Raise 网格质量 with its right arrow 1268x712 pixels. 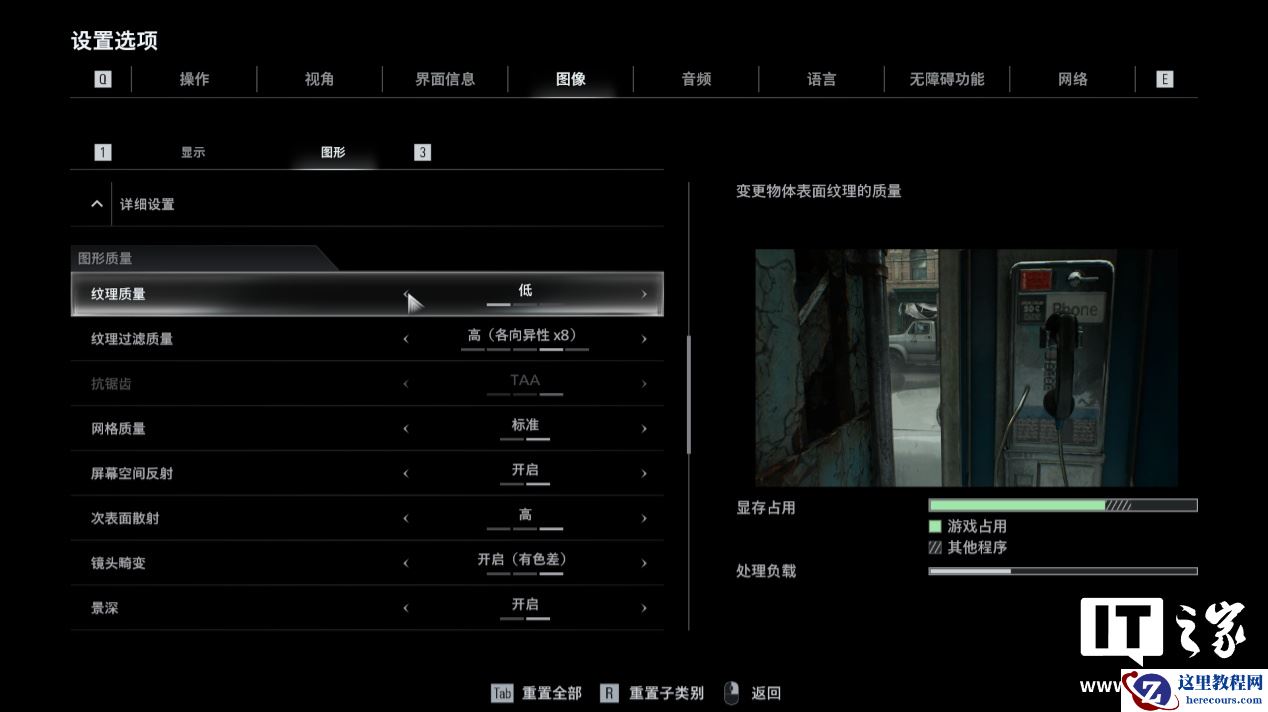click(x=644, y=429)
